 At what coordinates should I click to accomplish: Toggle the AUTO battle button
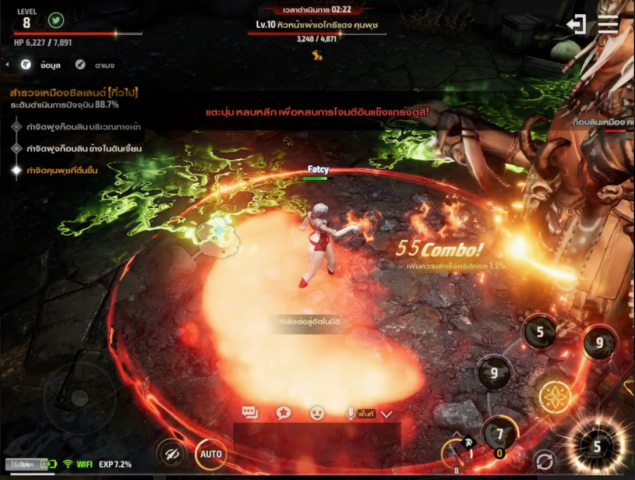click(210, 454)
